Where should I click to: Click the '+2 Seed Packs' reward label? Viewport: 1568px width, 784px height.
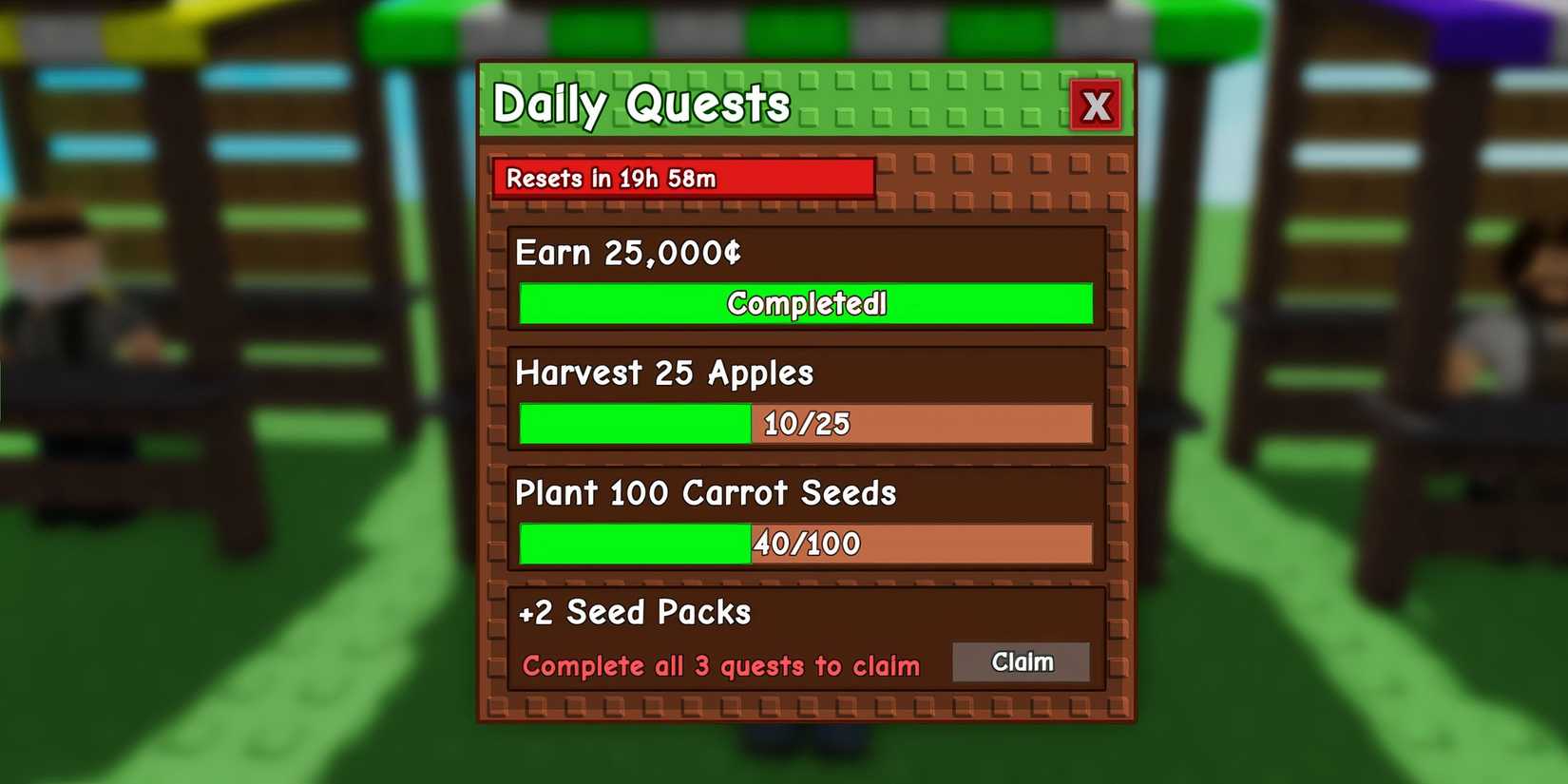(x=634, y=613)
